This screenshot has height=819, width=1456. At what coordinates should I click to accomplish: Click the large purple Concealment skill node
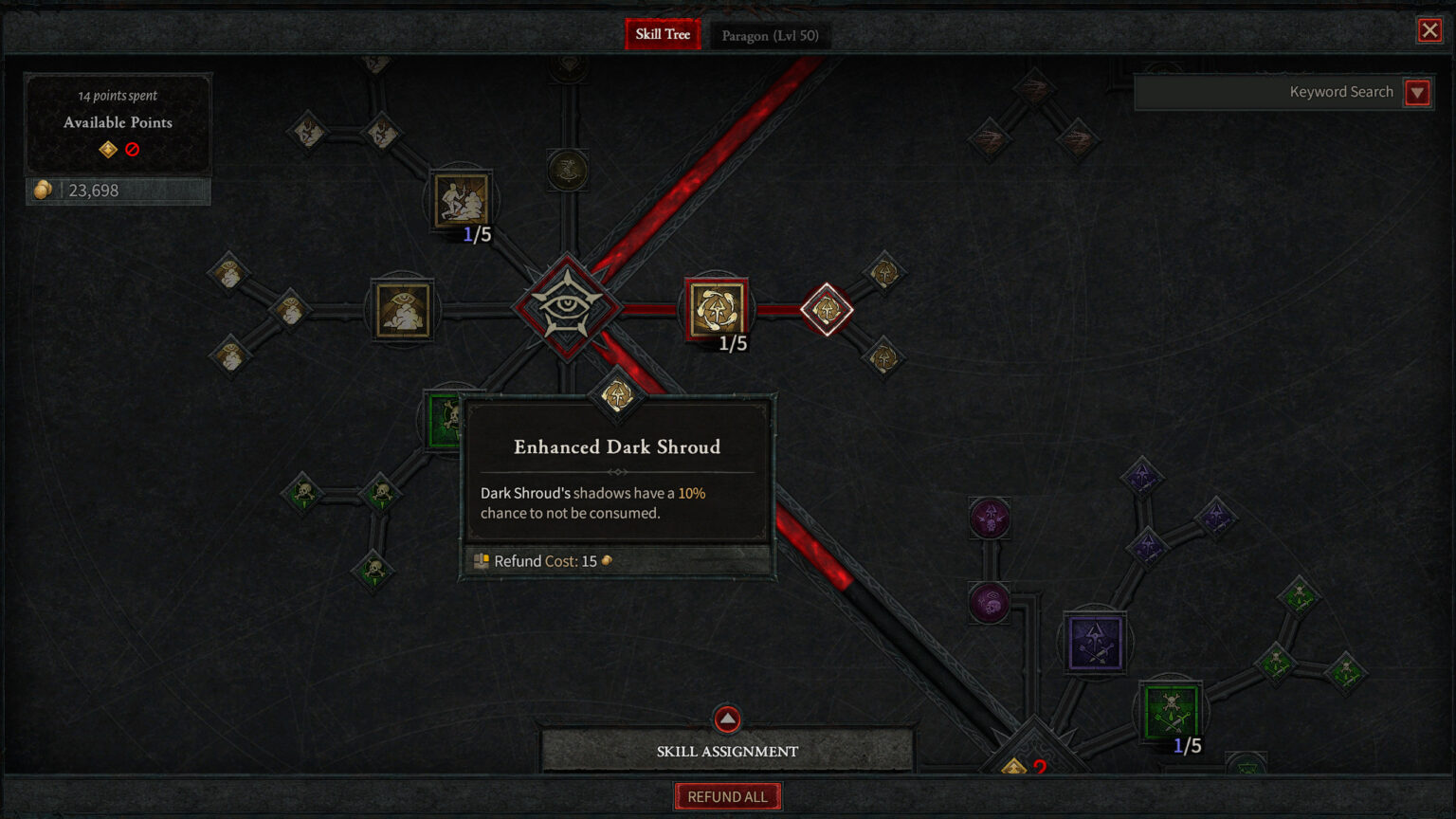1095,642
